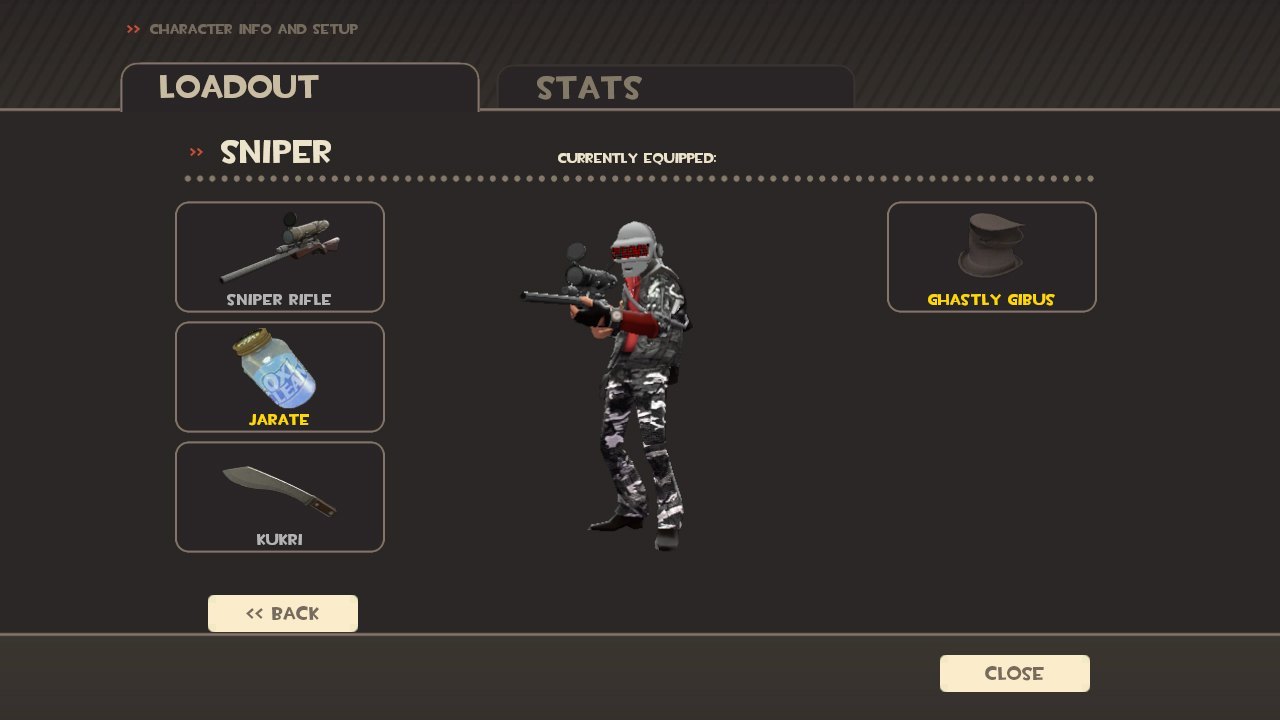Switch to the Stats tab
Screen dimensions: 1280x720
click(675, 88)
